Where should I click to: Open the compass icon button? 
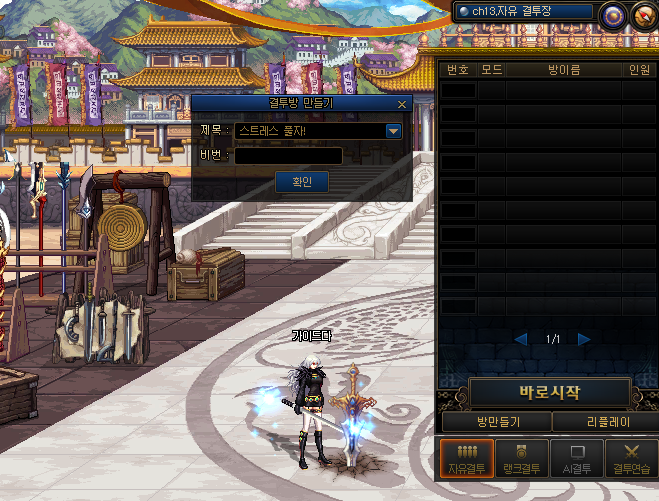pos(644,14)
